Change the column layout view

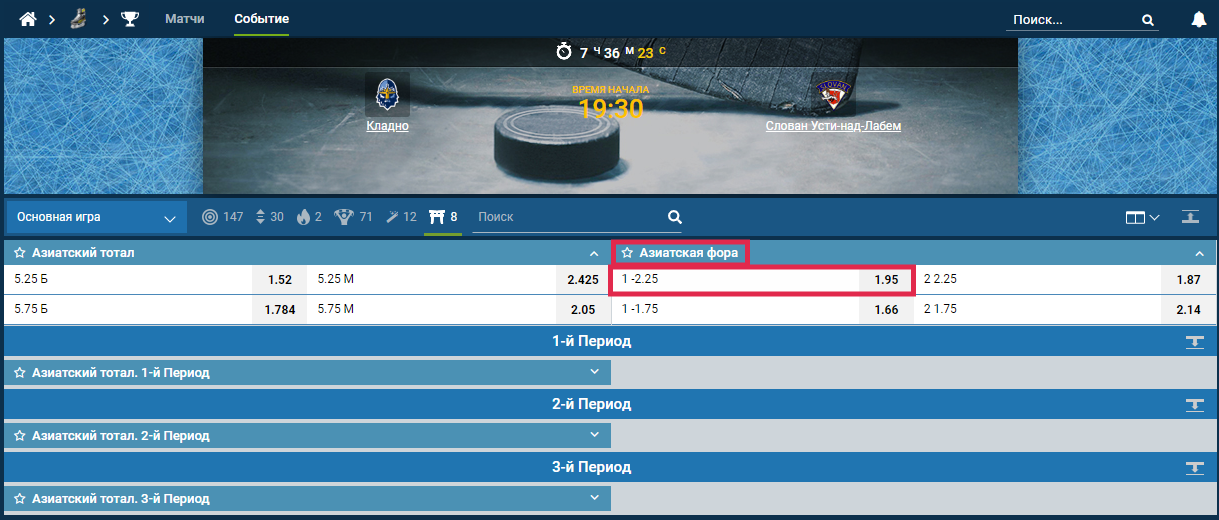pyautogui.click(x=1141, y=217)
